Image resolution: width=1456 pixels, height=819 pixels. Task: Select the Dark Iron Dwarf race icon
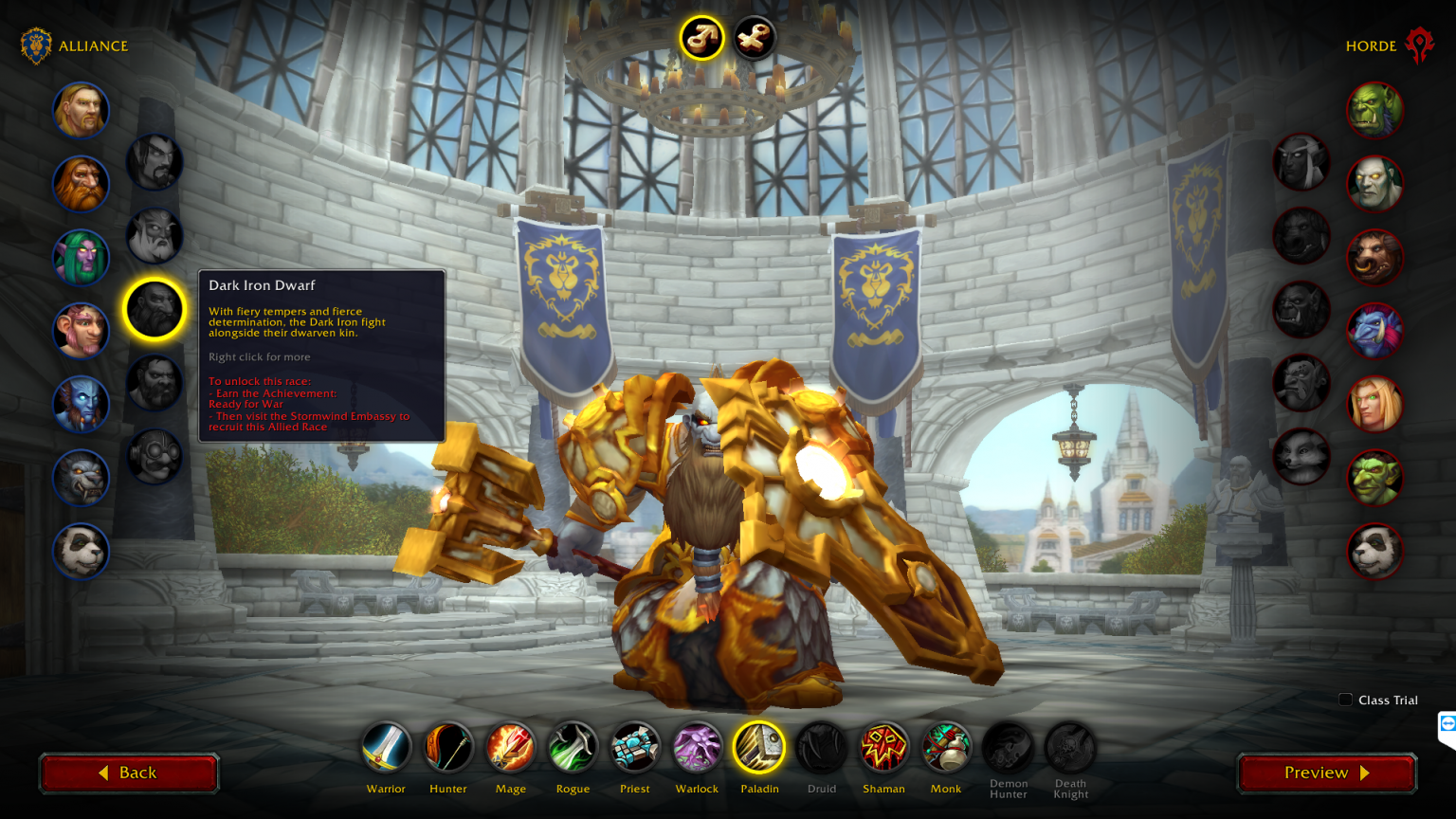click(155, 308)
